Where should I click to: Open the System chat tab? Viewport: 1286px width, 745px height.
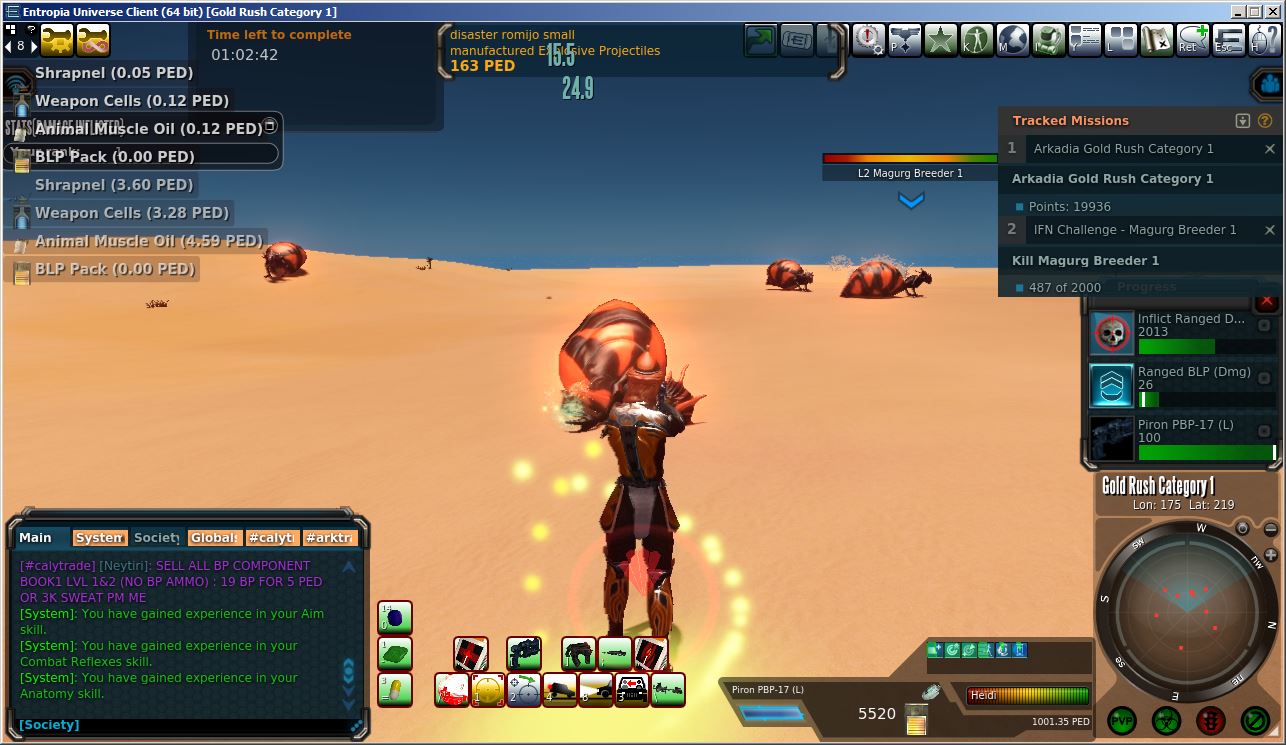[99, 538]
